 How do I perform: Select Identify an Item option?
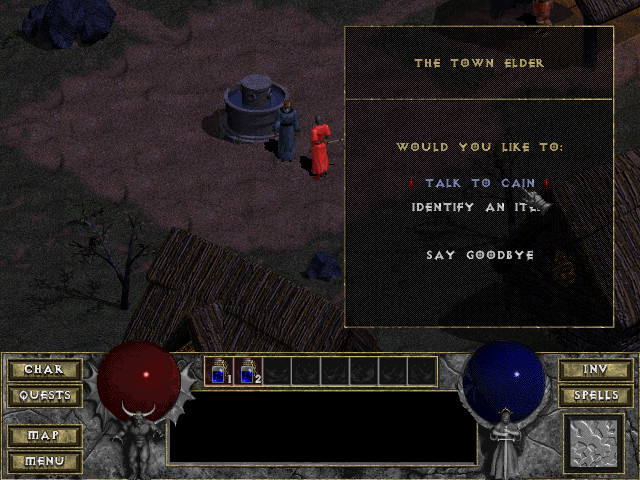click(x=478, y=207)
